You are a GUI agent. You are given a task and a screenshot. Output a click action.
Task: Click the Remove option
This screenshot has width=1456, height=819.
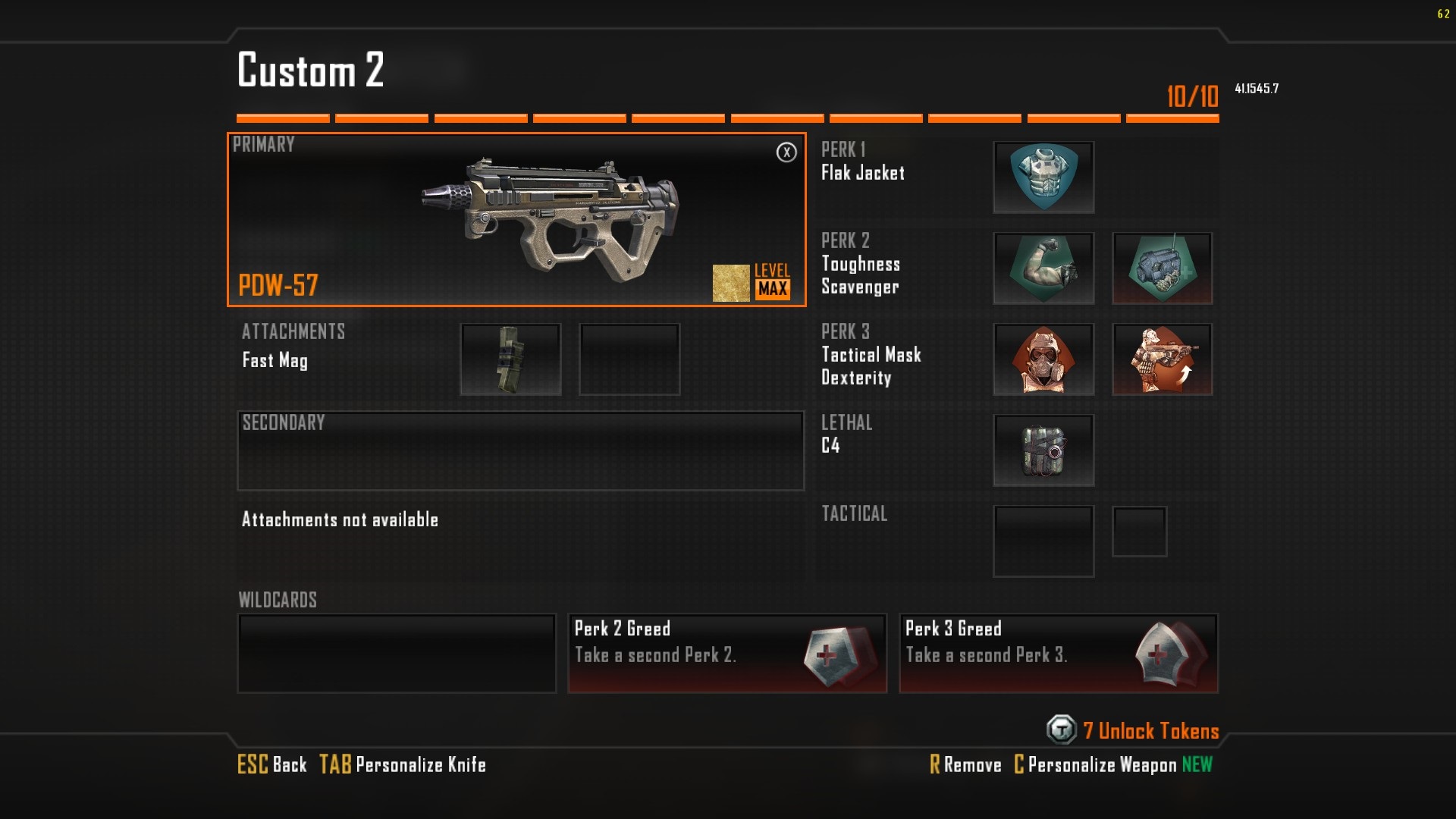[x=966, y=764]
